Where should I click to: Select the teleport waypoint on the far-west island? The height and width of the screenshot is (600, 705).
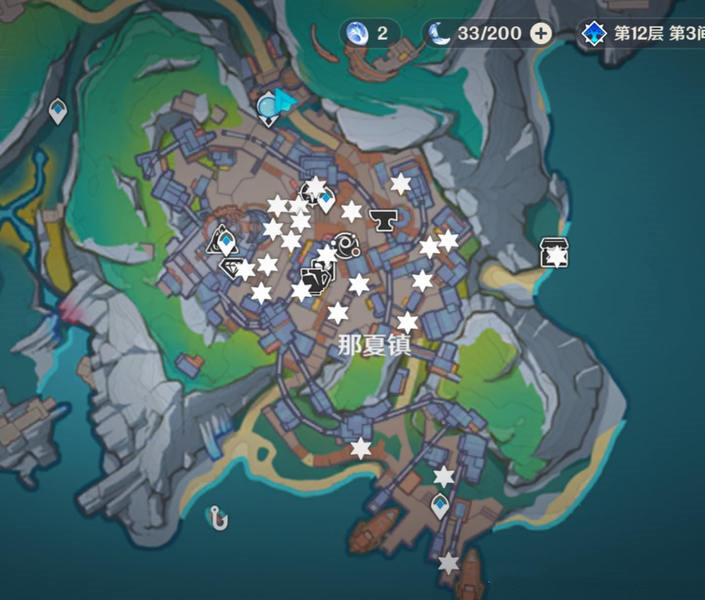pos(58,111)
